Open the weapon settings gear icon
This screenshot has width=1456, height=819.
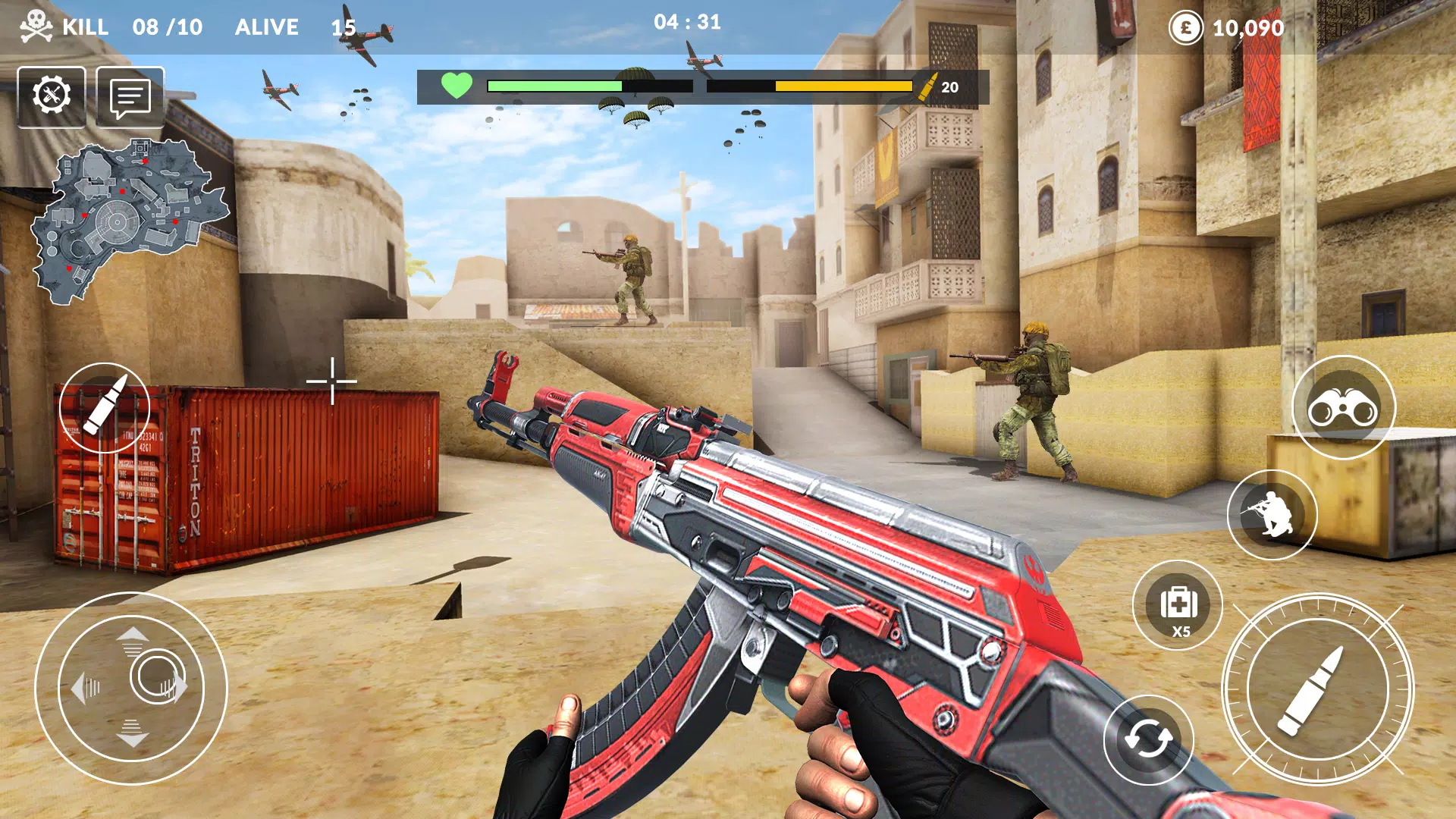coord(52,96)
